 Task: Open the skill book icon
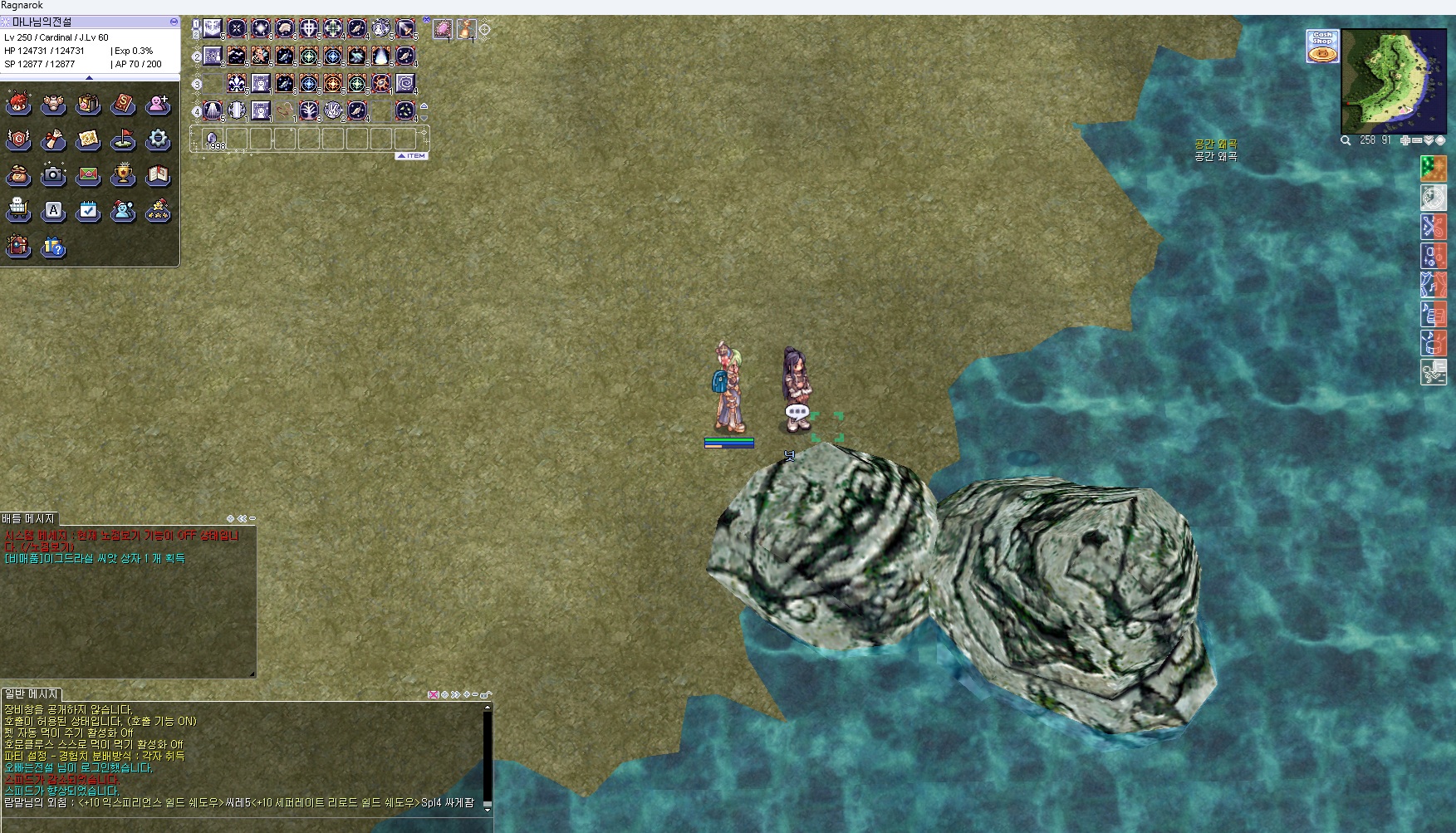coord(123,104)
